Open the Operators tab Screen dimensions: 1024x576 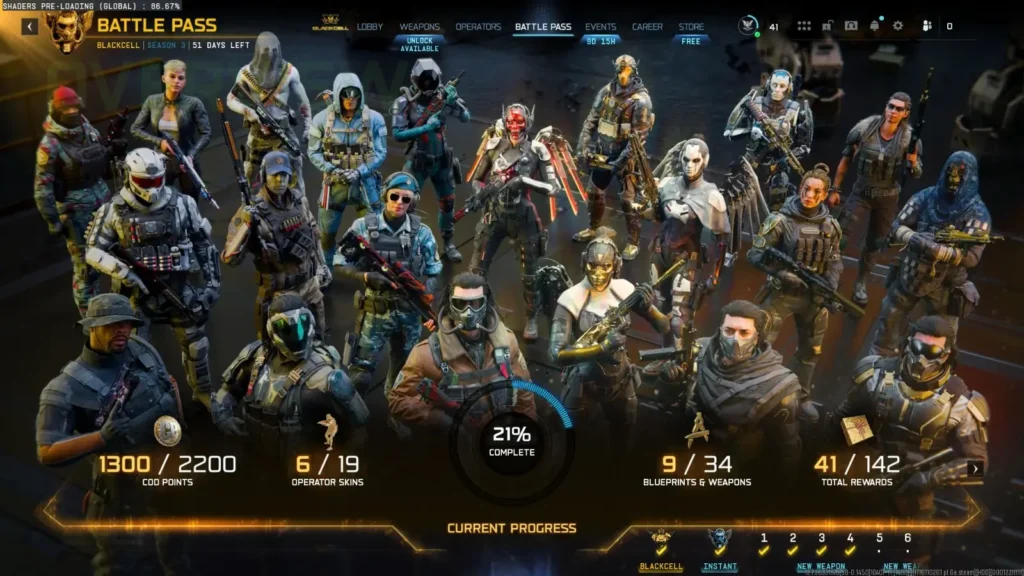tap(478, 27)
